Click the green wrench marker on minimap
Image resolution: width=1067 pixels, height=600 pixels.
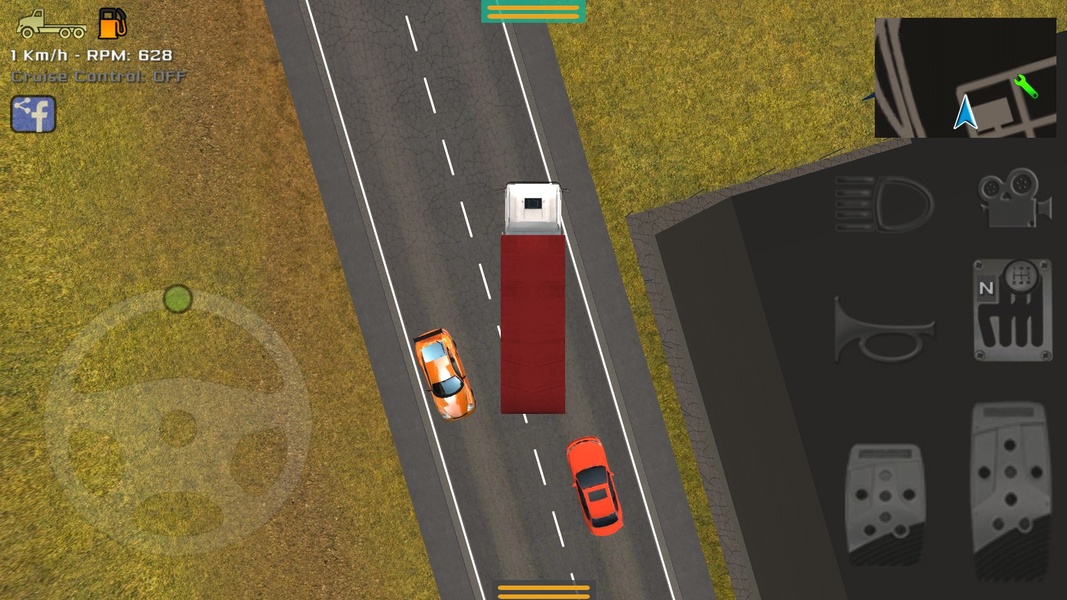[1026, 87]
